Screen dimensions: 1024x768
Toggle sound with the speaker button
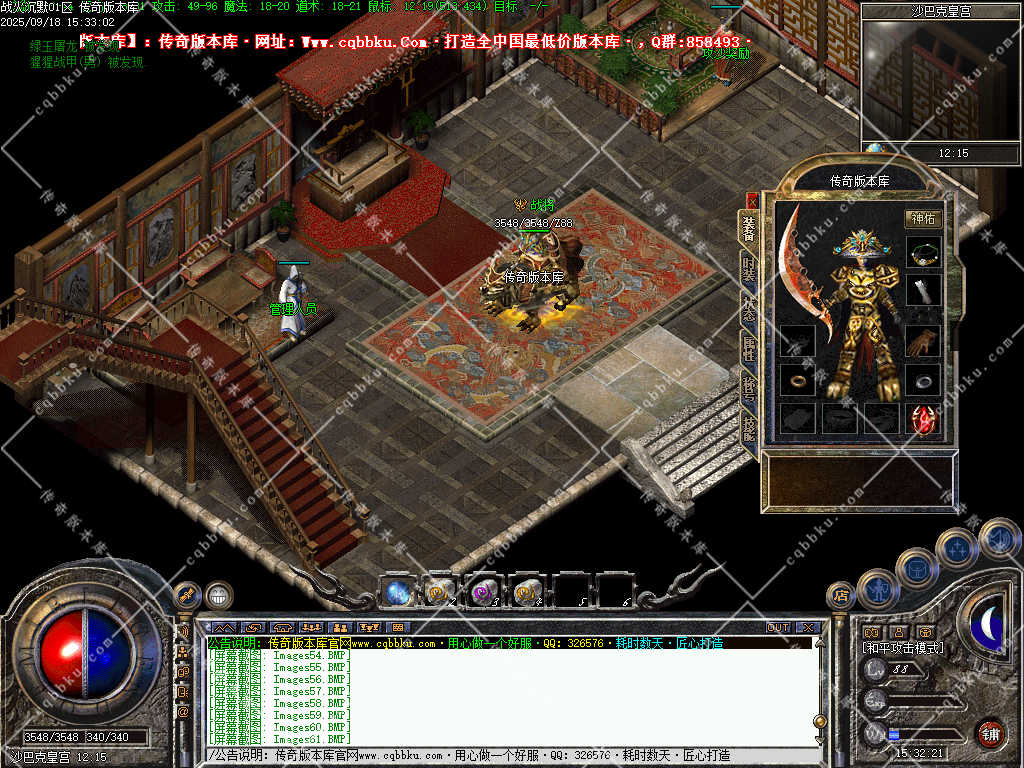[x=998, y=539]
